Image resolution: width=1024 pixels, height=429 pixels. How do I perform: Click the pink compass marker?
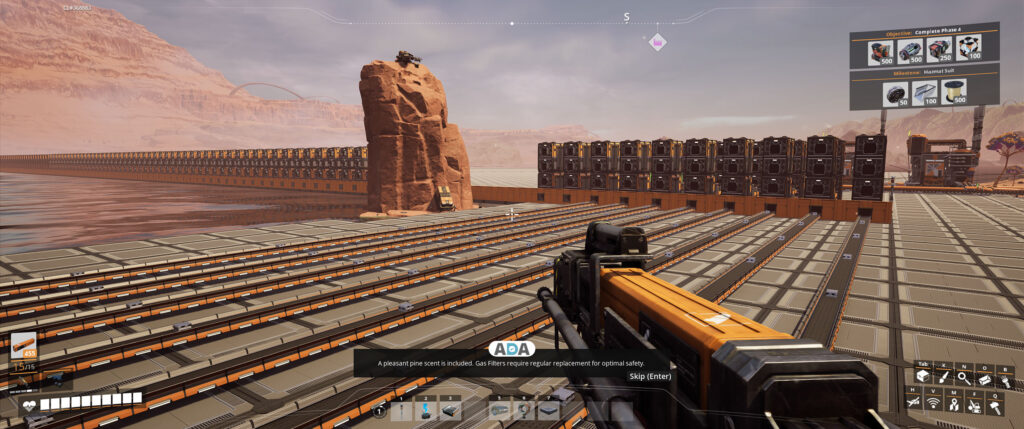pos(658,42)
